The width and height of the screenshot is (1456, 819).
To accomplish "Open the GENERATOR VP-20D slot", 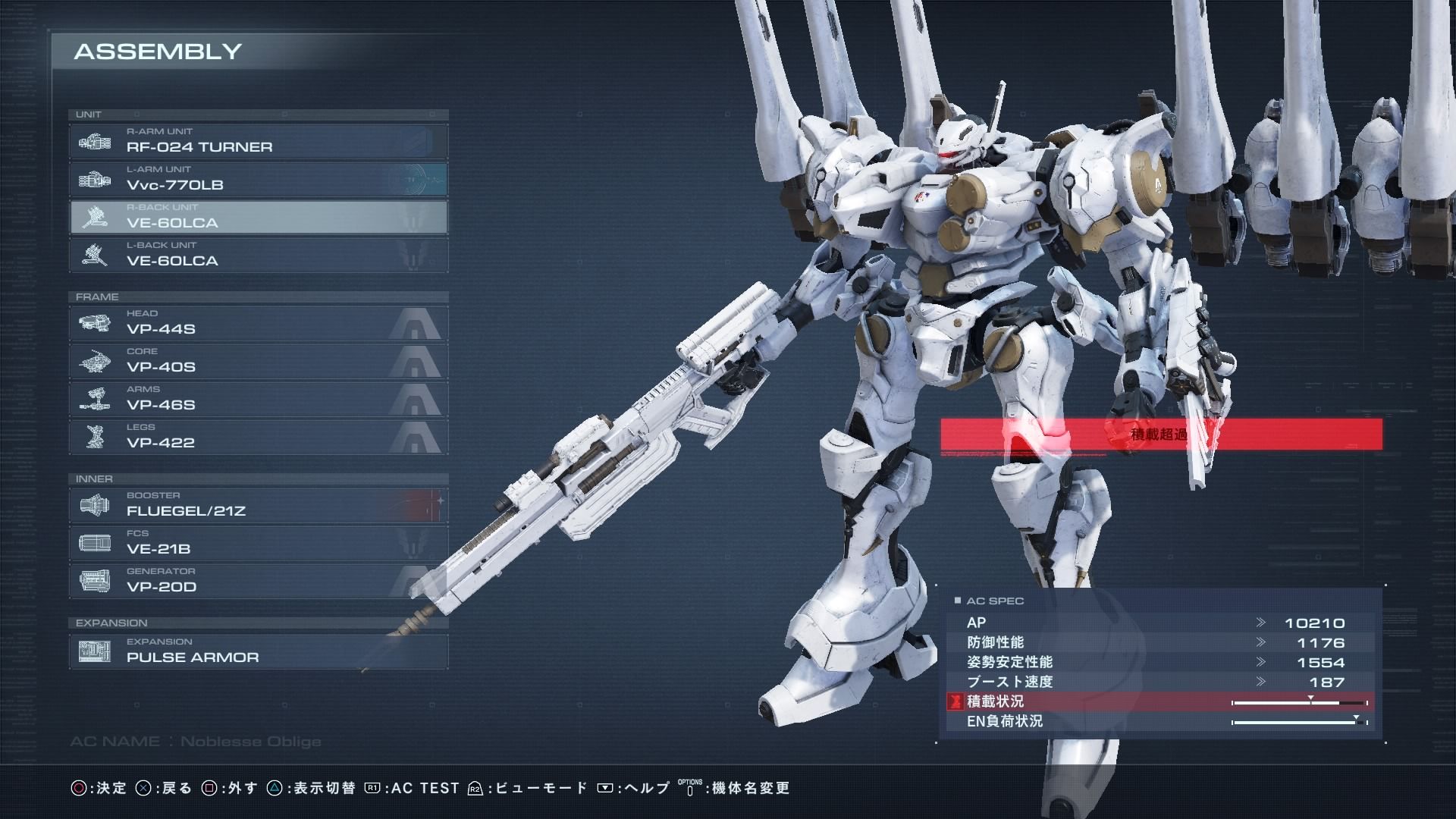I will (x=258, y=581).
